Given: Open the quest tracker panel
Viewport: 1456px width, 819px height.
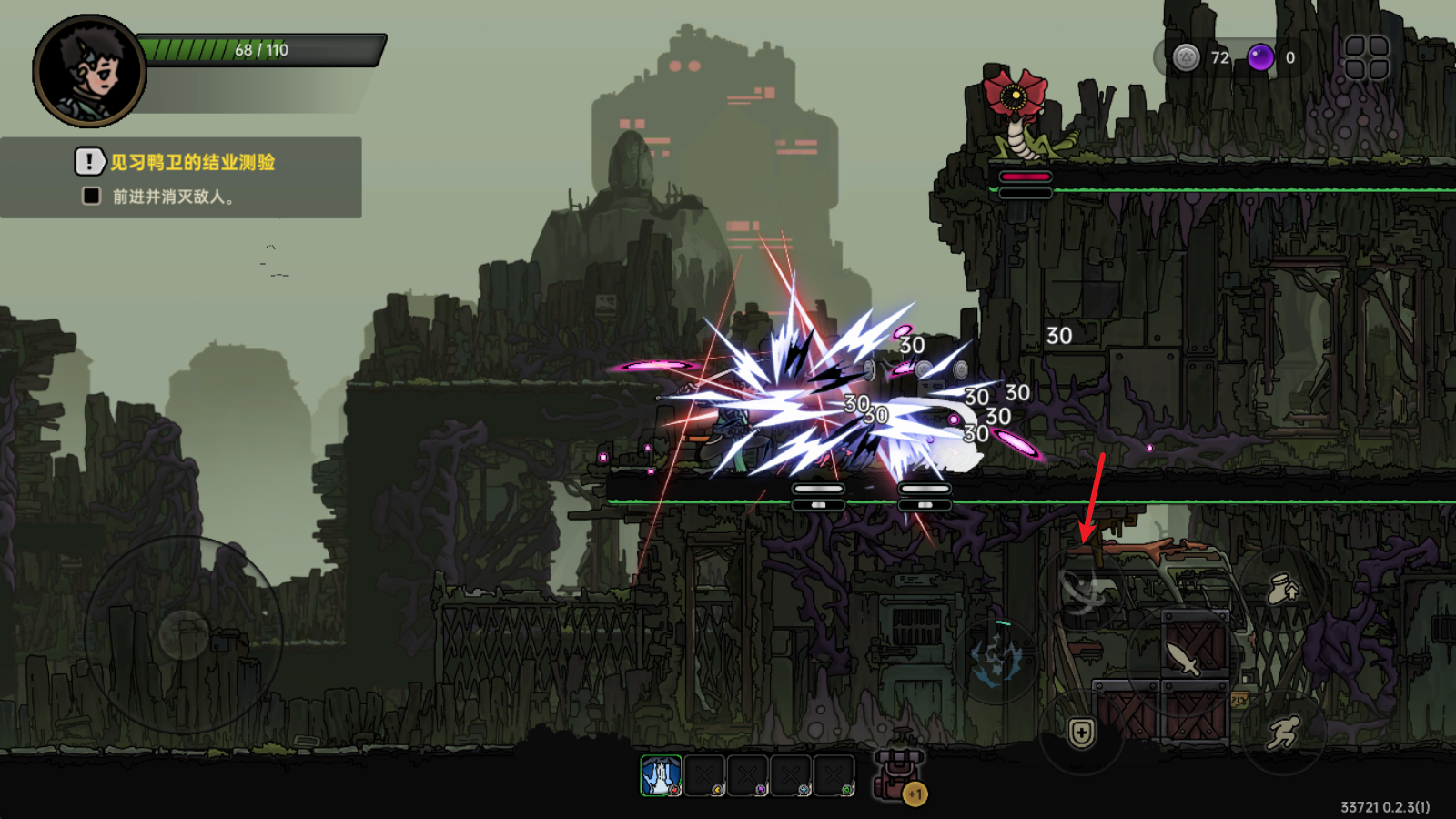Looking at the screenshot, I should (180, 177).
